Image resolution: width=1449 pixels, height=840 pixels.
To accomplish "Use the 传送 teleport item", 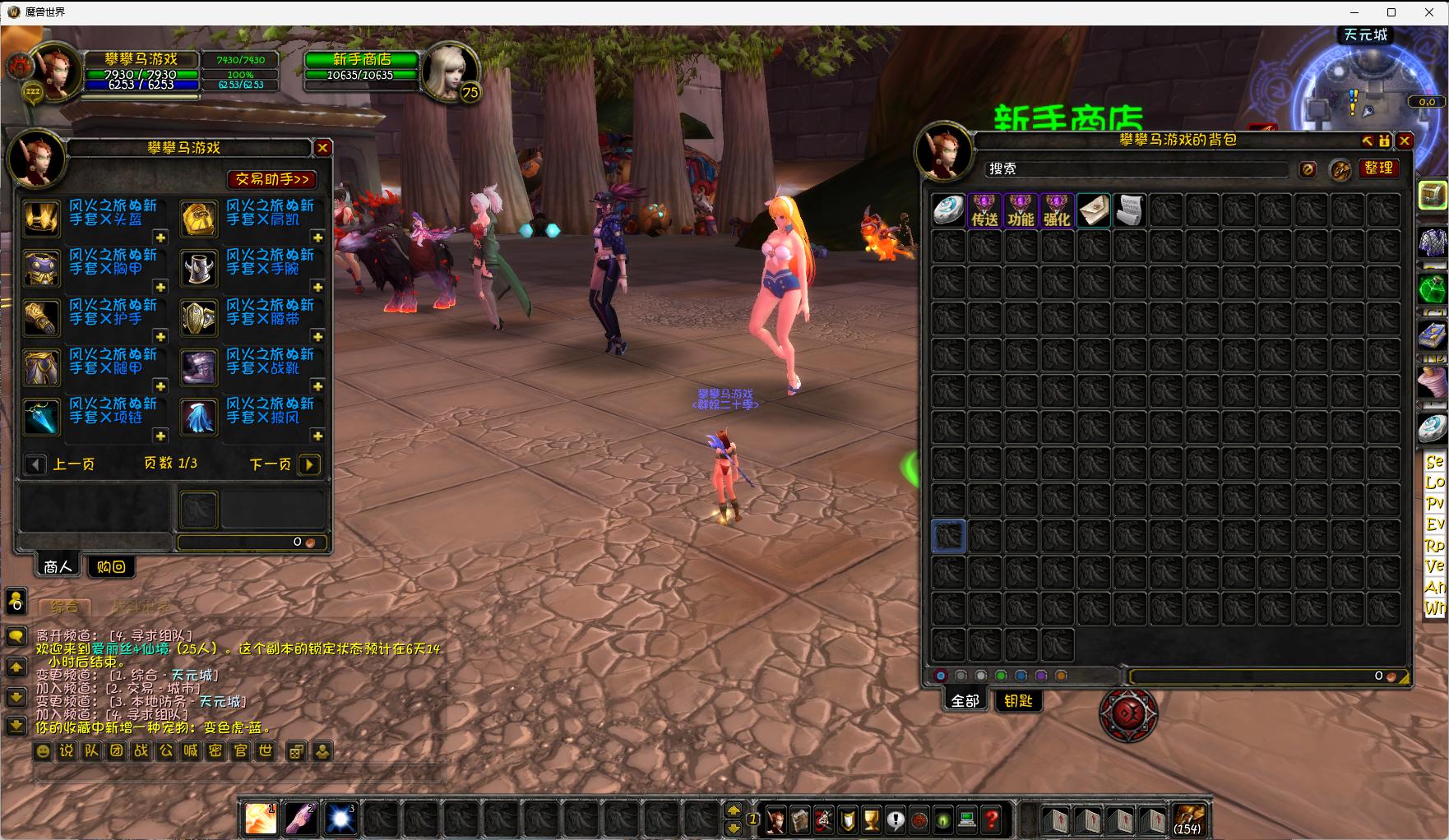I will [984, 210].
